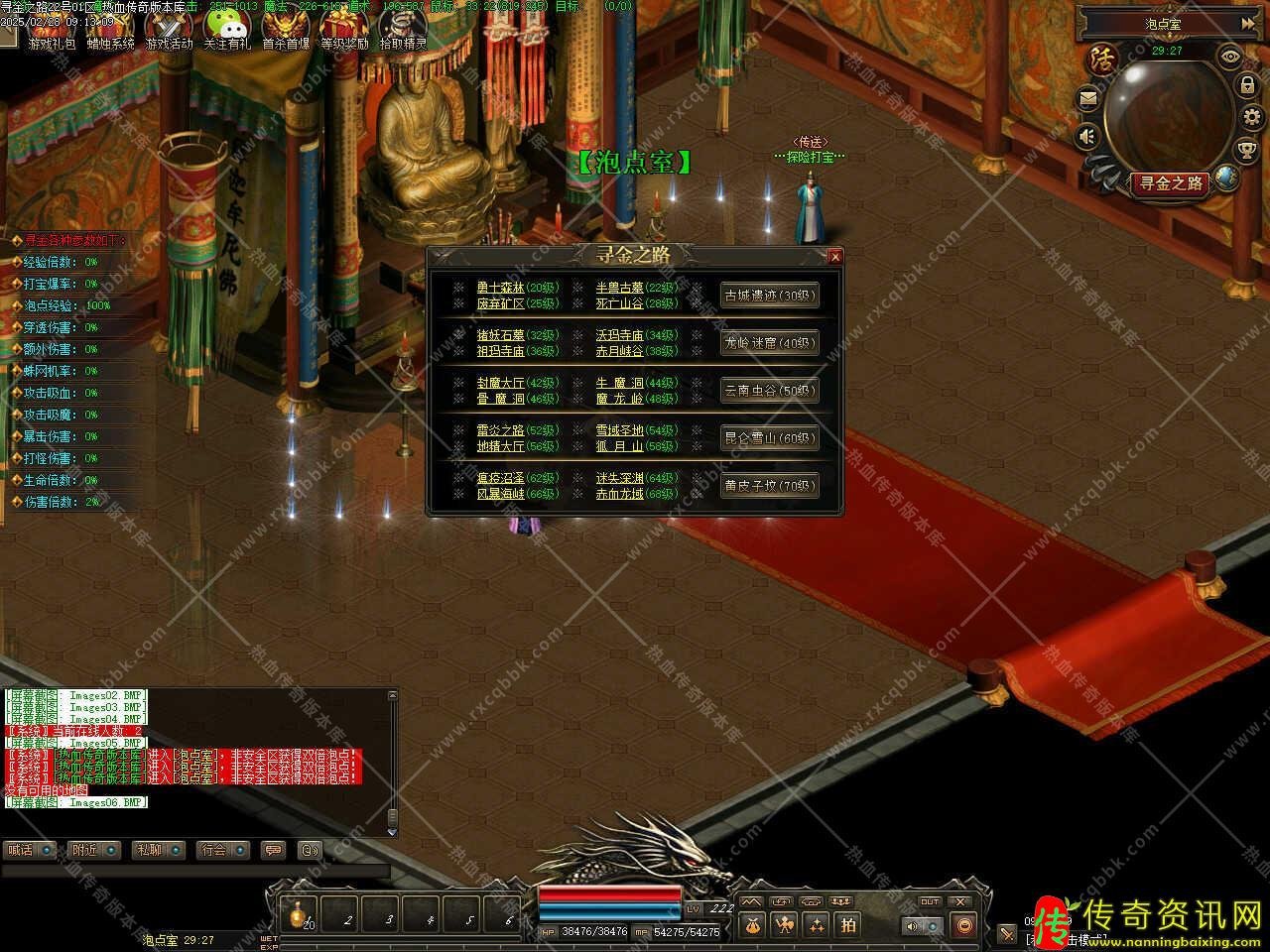
Task: Open the 游戏活动 crossed-swords icon
Action: click(169, 30)
